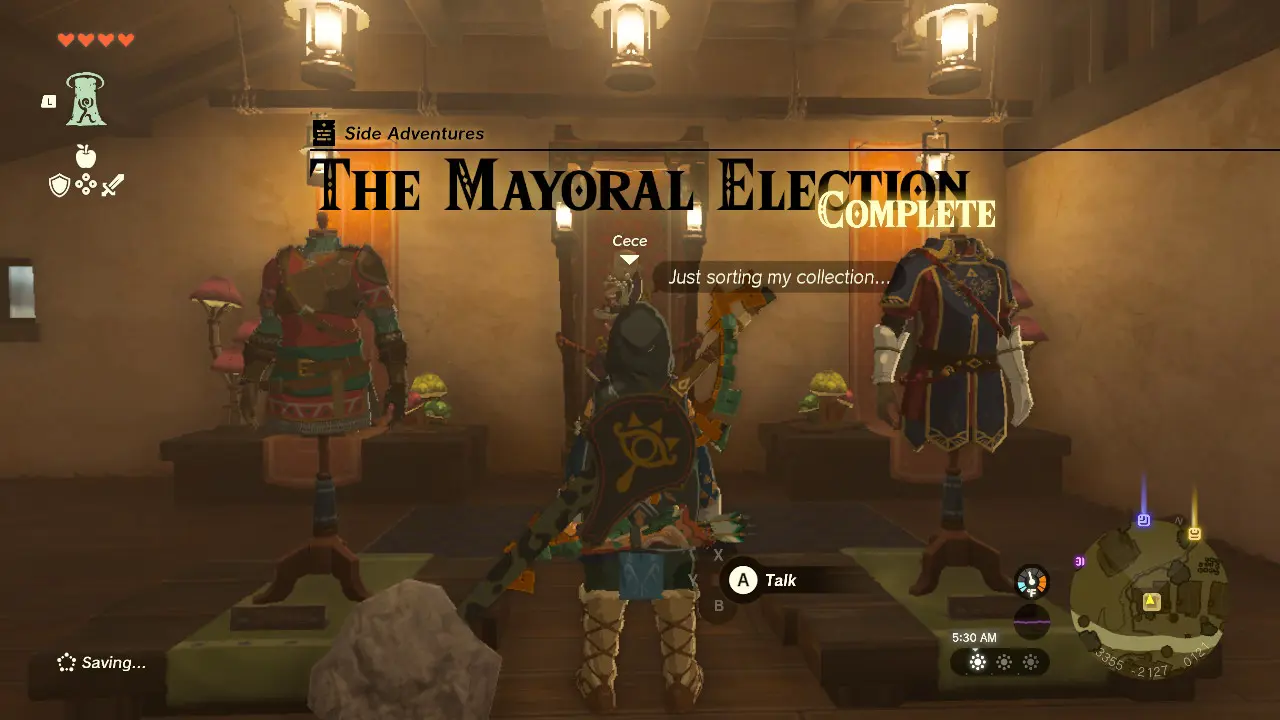
Task: Click the shield icon in the HUD
Action: pos(59,183)
